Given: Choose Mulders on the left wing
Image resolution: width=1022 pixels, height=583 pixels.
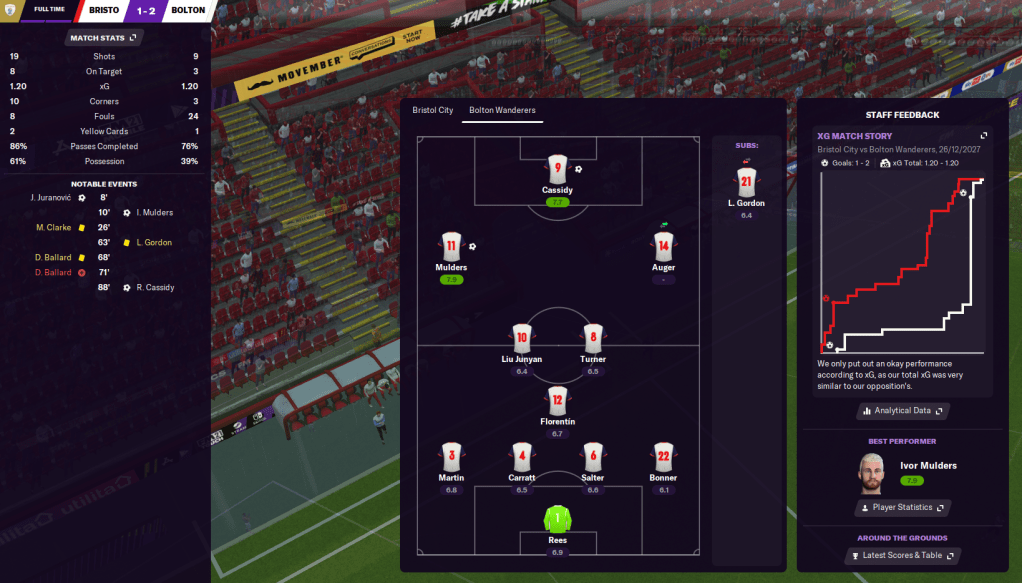Looking at the screenshot, I should point(451,247).
